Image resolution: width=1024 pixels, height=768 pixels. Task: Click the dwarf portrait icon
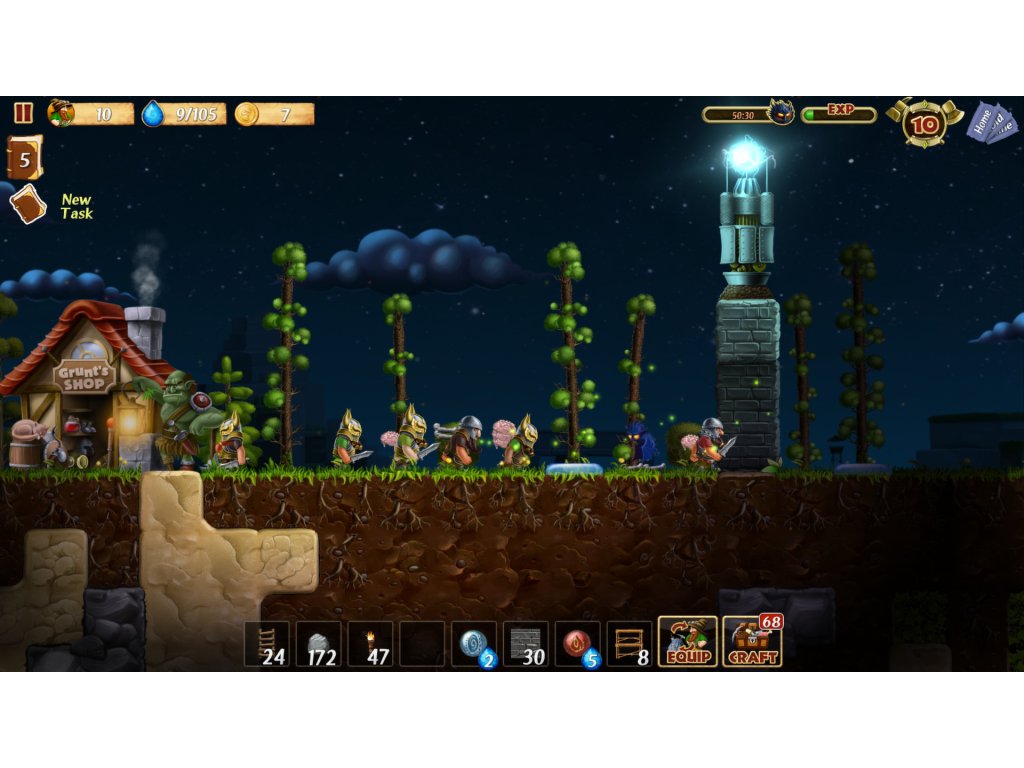[x=61, y=113]
